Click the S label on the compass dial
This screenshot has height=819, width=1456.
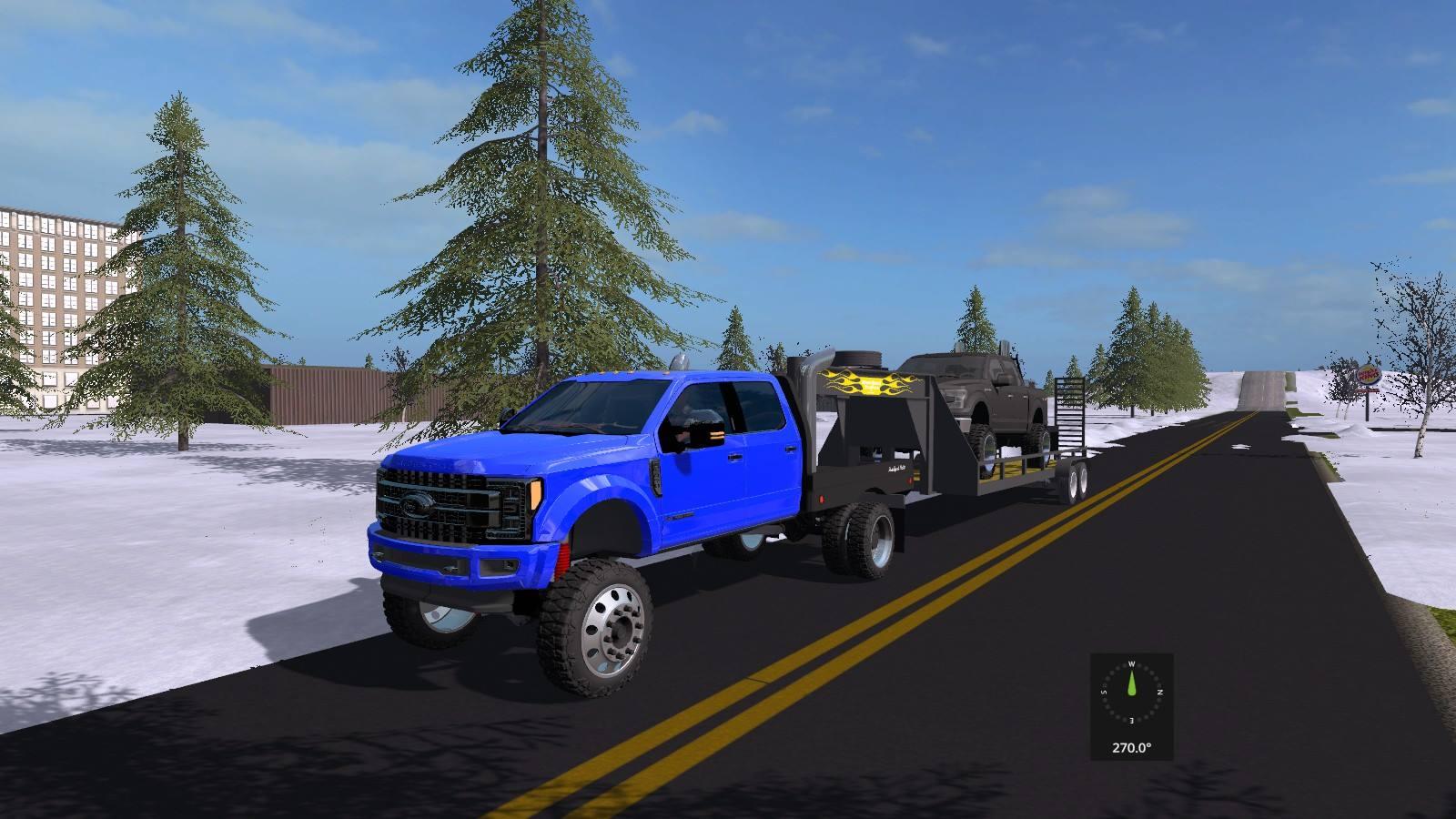click(x=1104, y=690)
